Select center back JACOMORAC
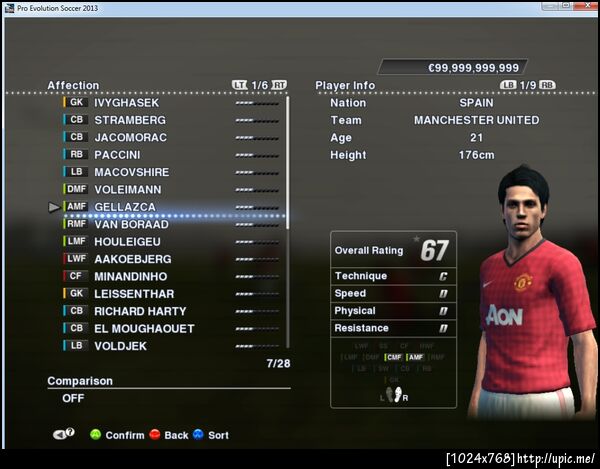 (x=130, y=137)
